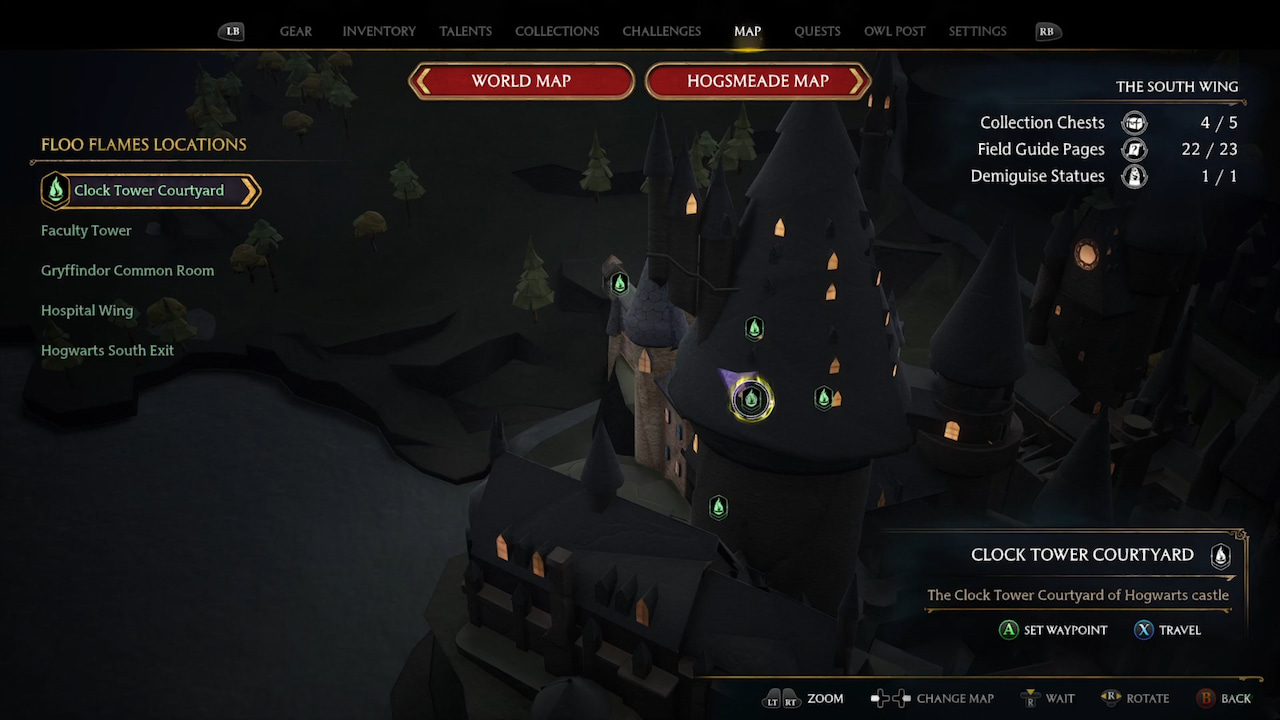Click the floo flame marker below the central tower
Viewport: 1280px width, 720px height.
717,507
